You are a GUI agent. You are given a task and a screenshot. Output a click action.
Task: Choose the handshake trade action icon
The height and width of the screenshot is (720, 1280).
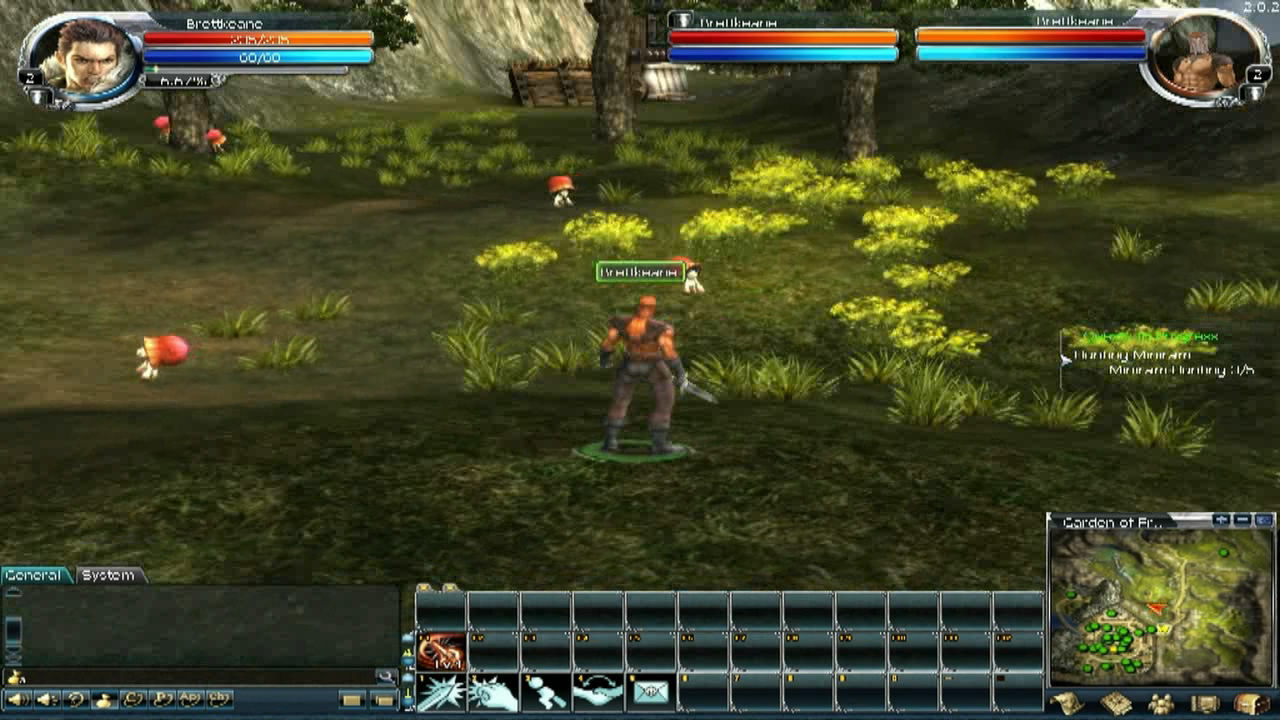coord(598,693)
